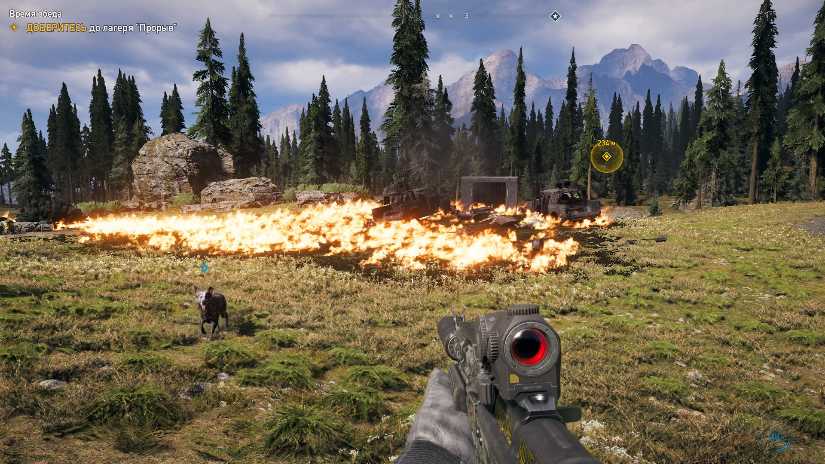The height and width of the screenshot is (464, 825).
Task: Select the diamond marker on the compass
Action: (555, 16)
